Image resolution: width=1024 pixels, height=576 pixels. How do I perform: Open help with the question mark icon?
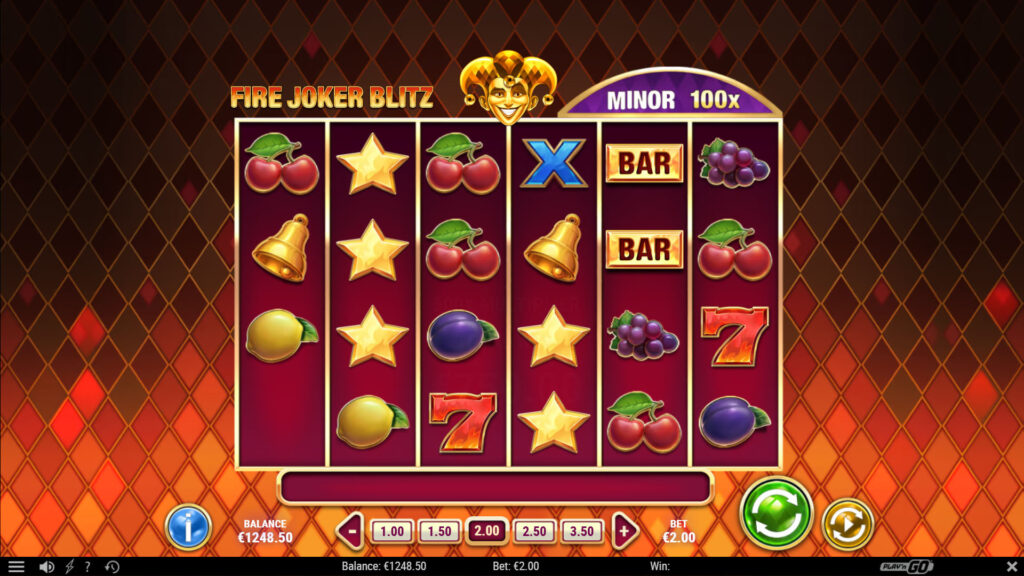click(87, 567)
